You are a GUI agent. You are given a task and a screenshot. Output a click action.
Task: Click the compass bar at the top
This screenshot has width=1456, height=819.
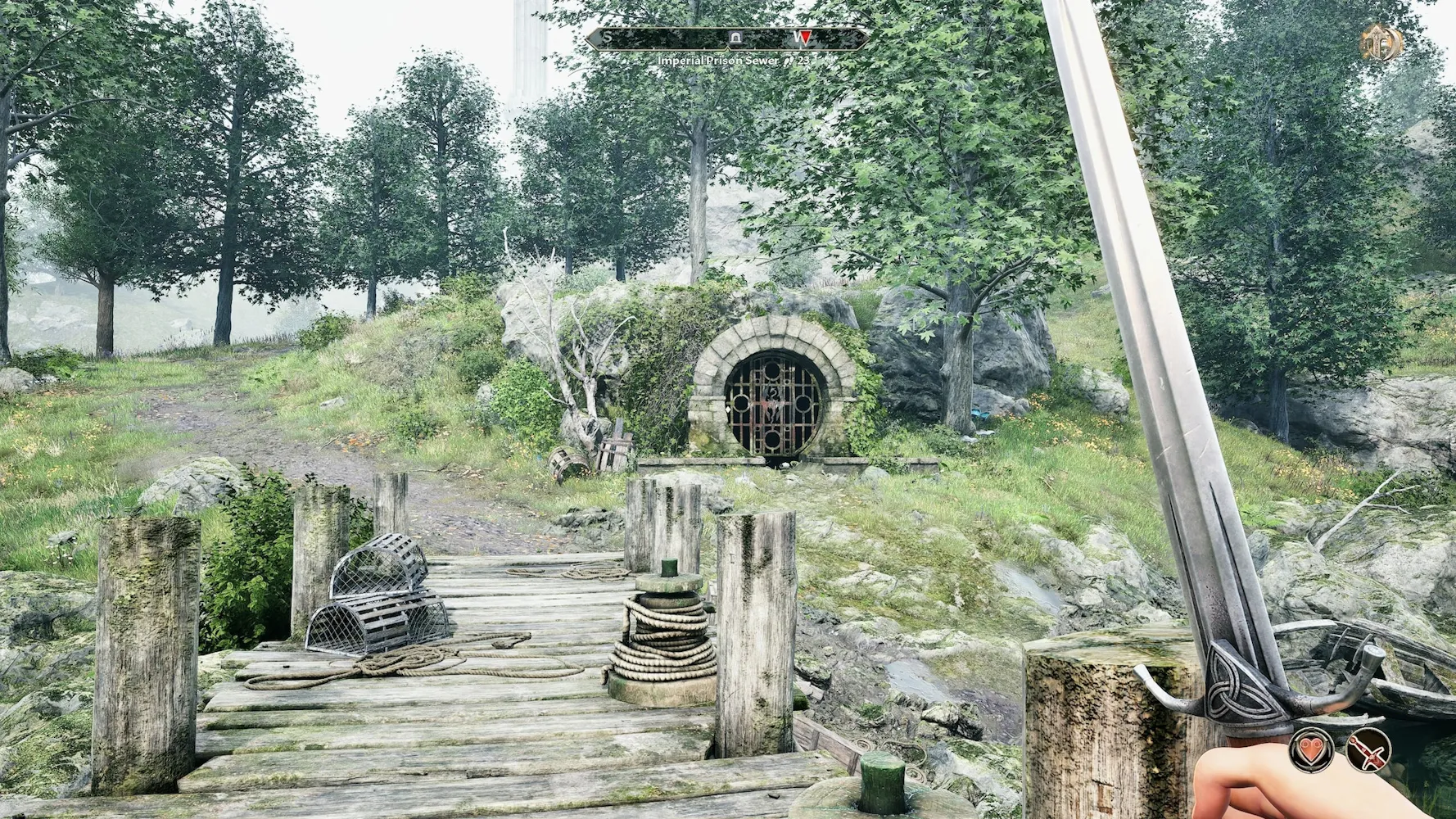[727, 38]
